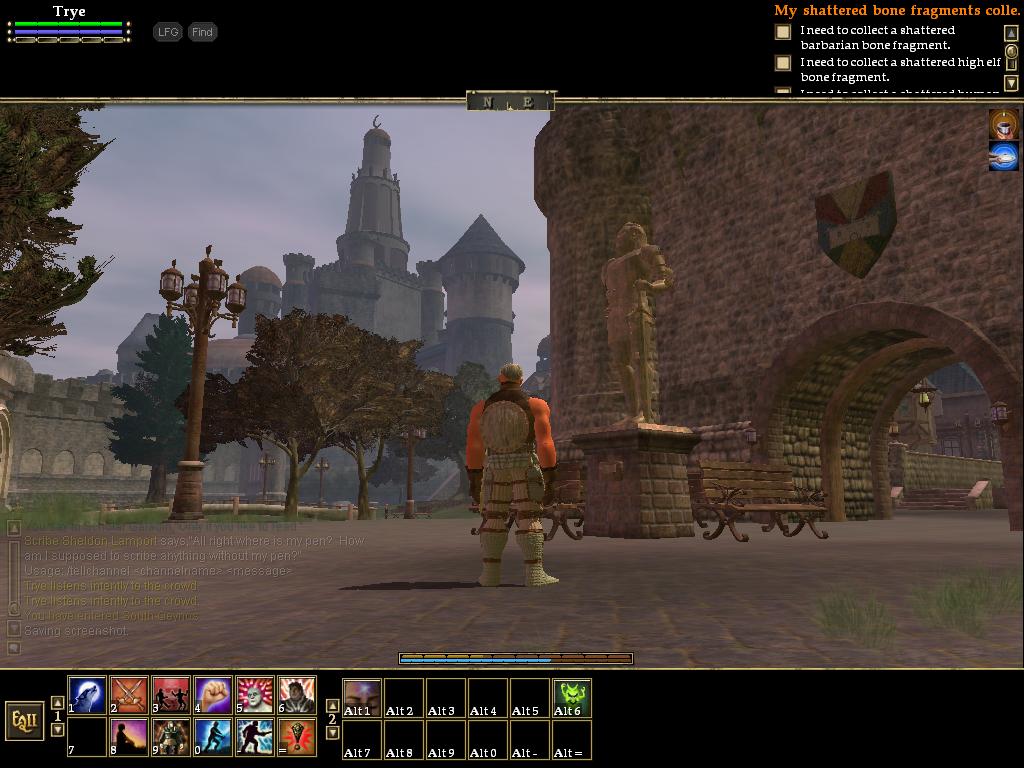This screenshot has width=1024, height=768.
Task: Click the exclamation shield icon in the hotbar
Action: (297, 738)
